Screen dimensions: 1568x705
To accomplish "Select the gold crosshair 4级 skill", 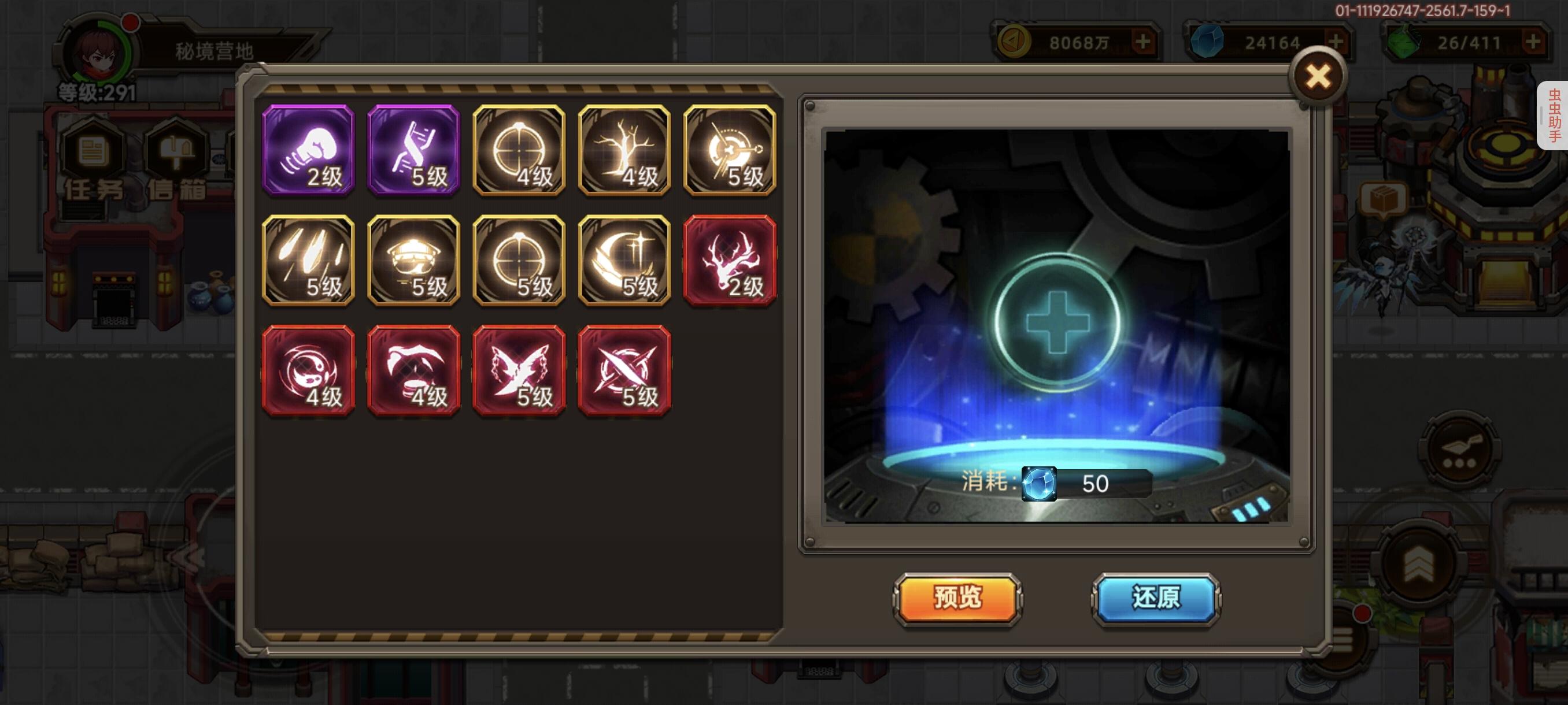I will (x=519, y=151).
